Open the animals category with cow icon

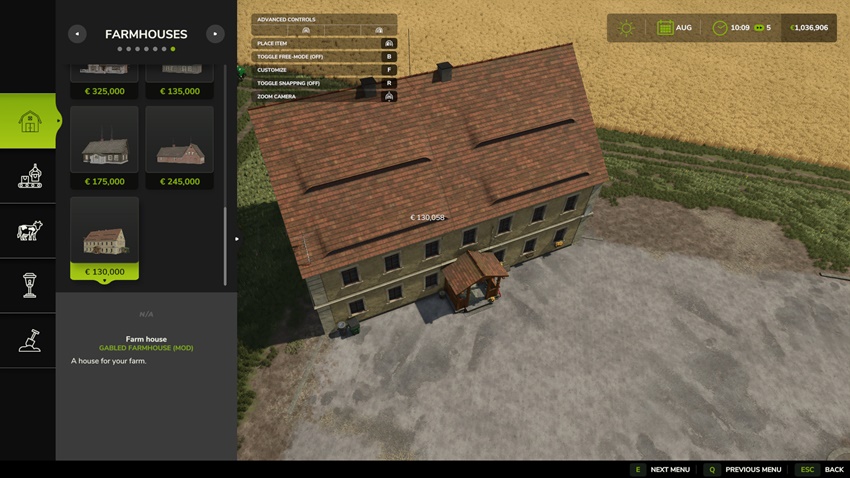(29, 231)
